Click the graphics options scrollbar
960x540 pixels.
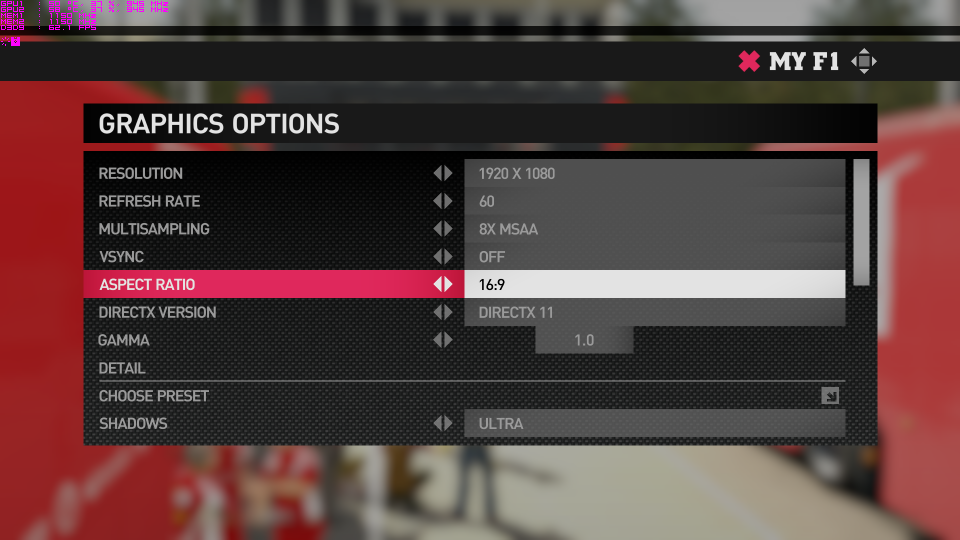point(861,222)
